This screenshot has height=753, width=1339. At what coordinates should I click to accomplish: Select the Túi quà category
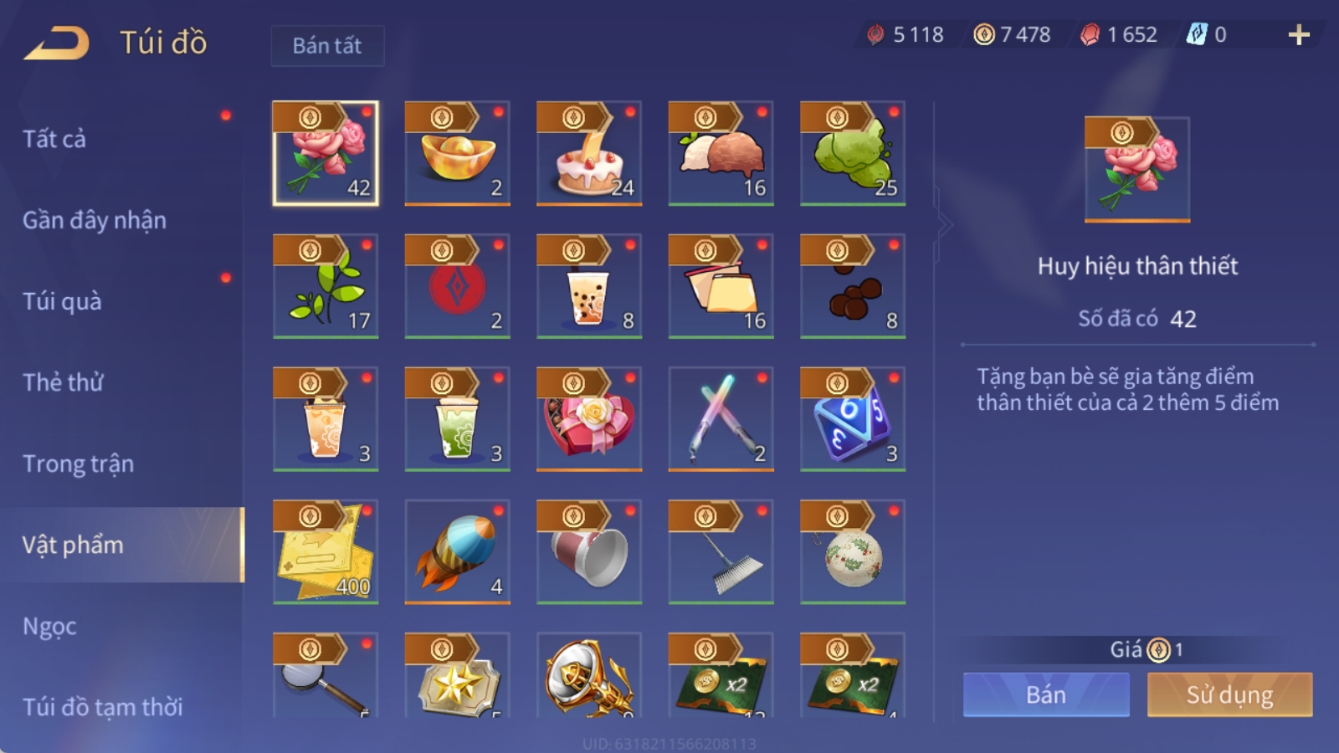pos(62,301)
